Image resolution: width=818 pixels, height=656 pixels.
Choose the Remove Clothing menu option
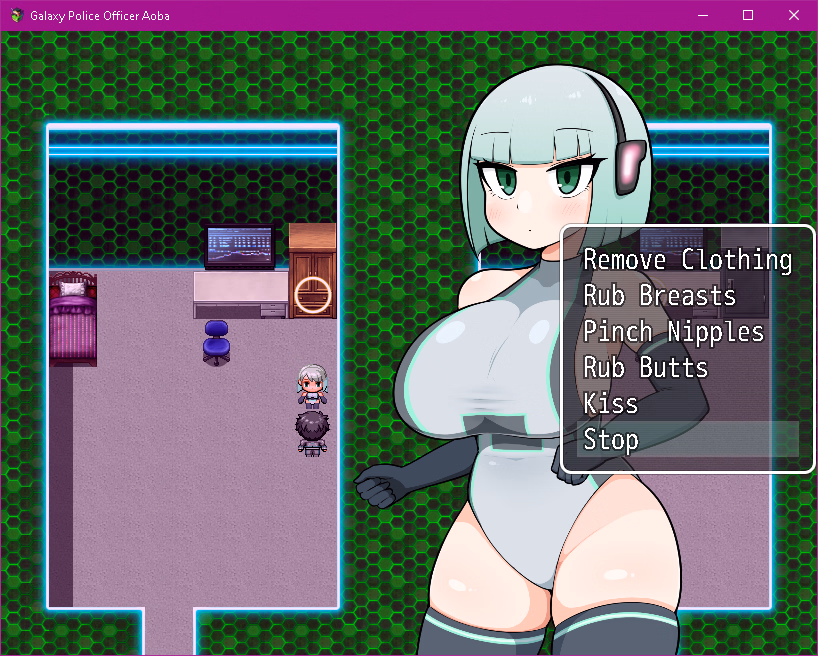pos(687,260)
